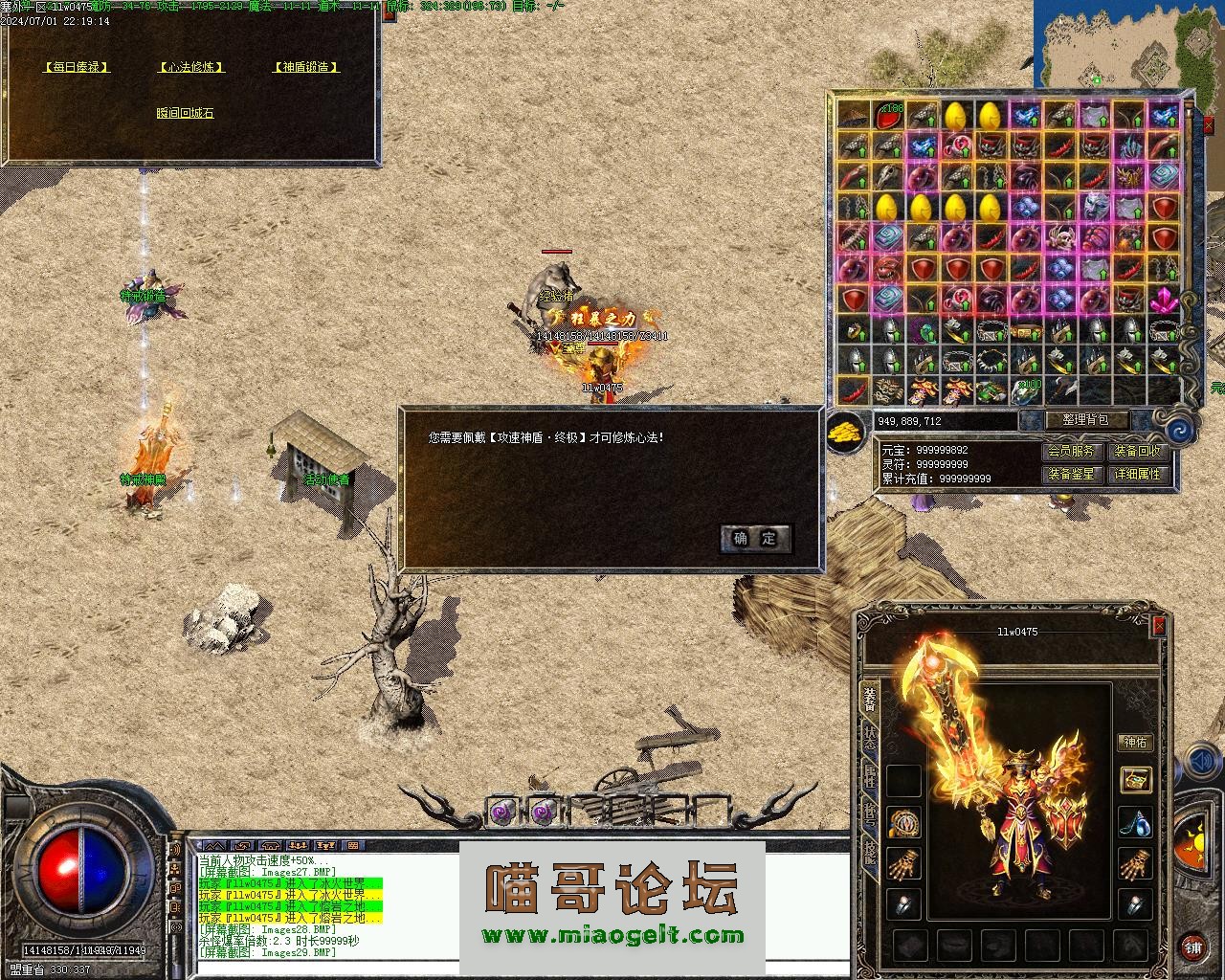Toggle the blue speaker sound button
This screenshot has width=1225, height=980.
point(1201,762)
